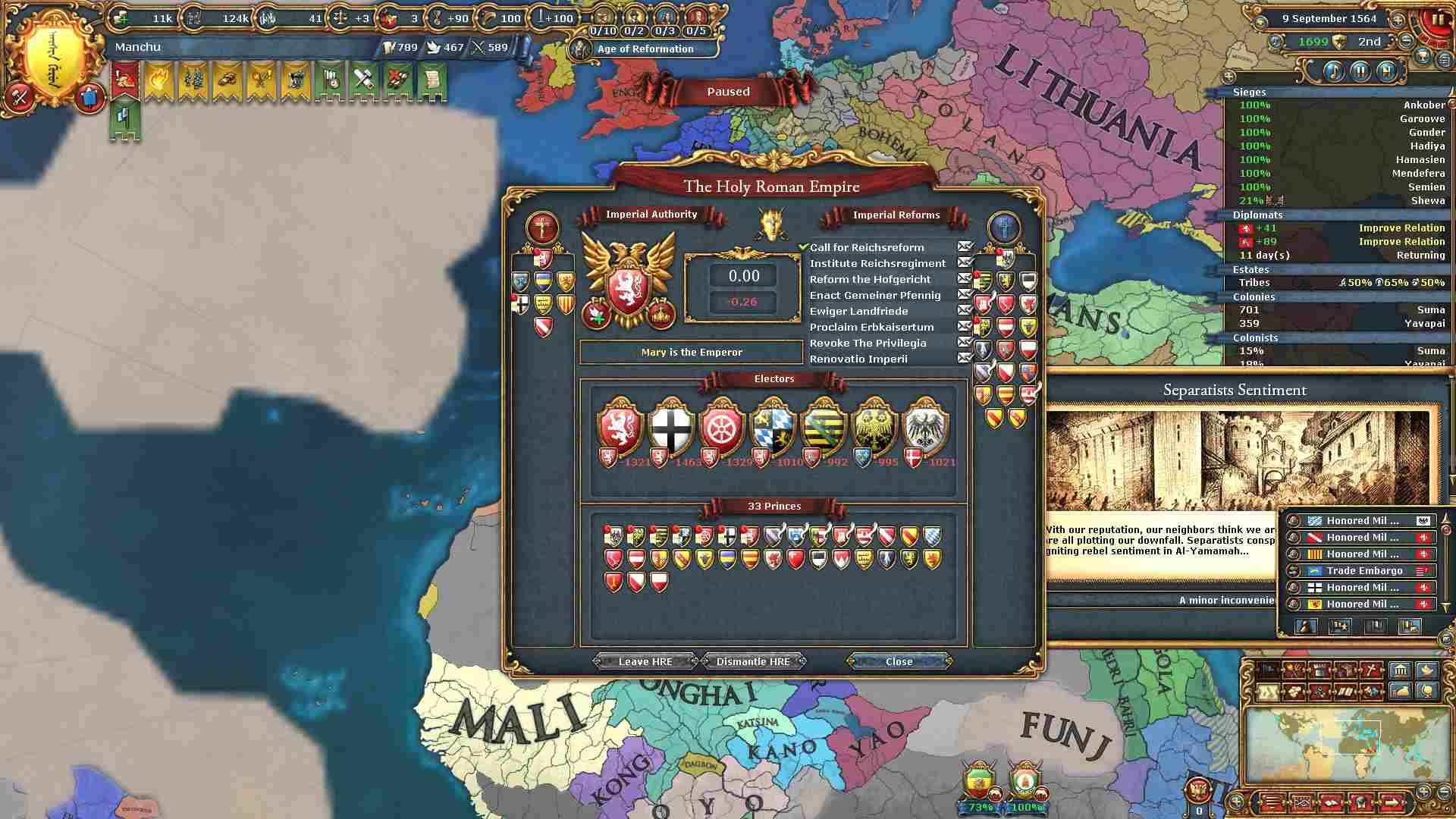Click the Trade Embargo notification
This screenshot has width=1456, height=819.
[1363, 570]
